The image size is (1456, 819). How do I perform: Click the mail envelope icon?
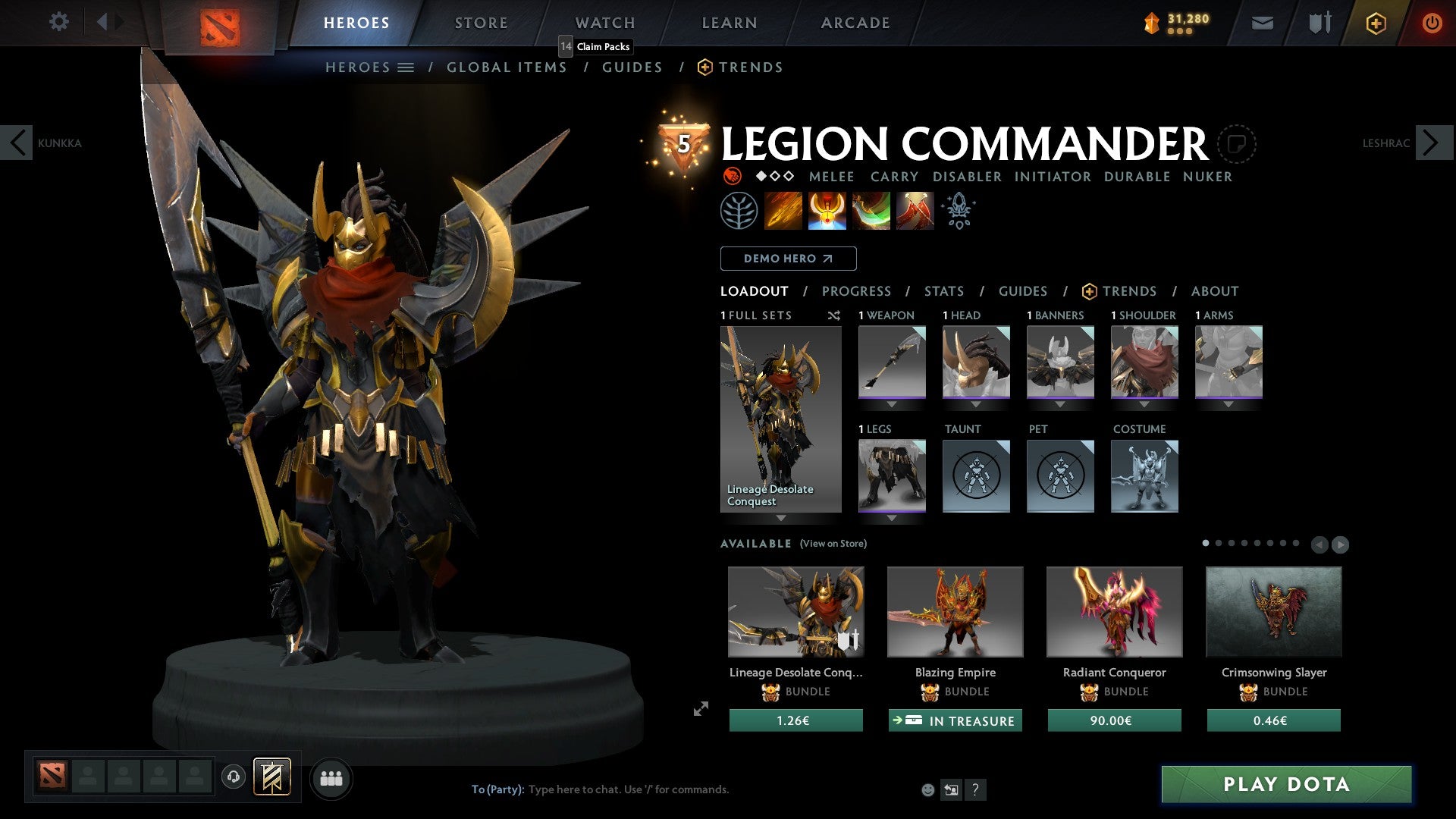(x=1263, y=22)
